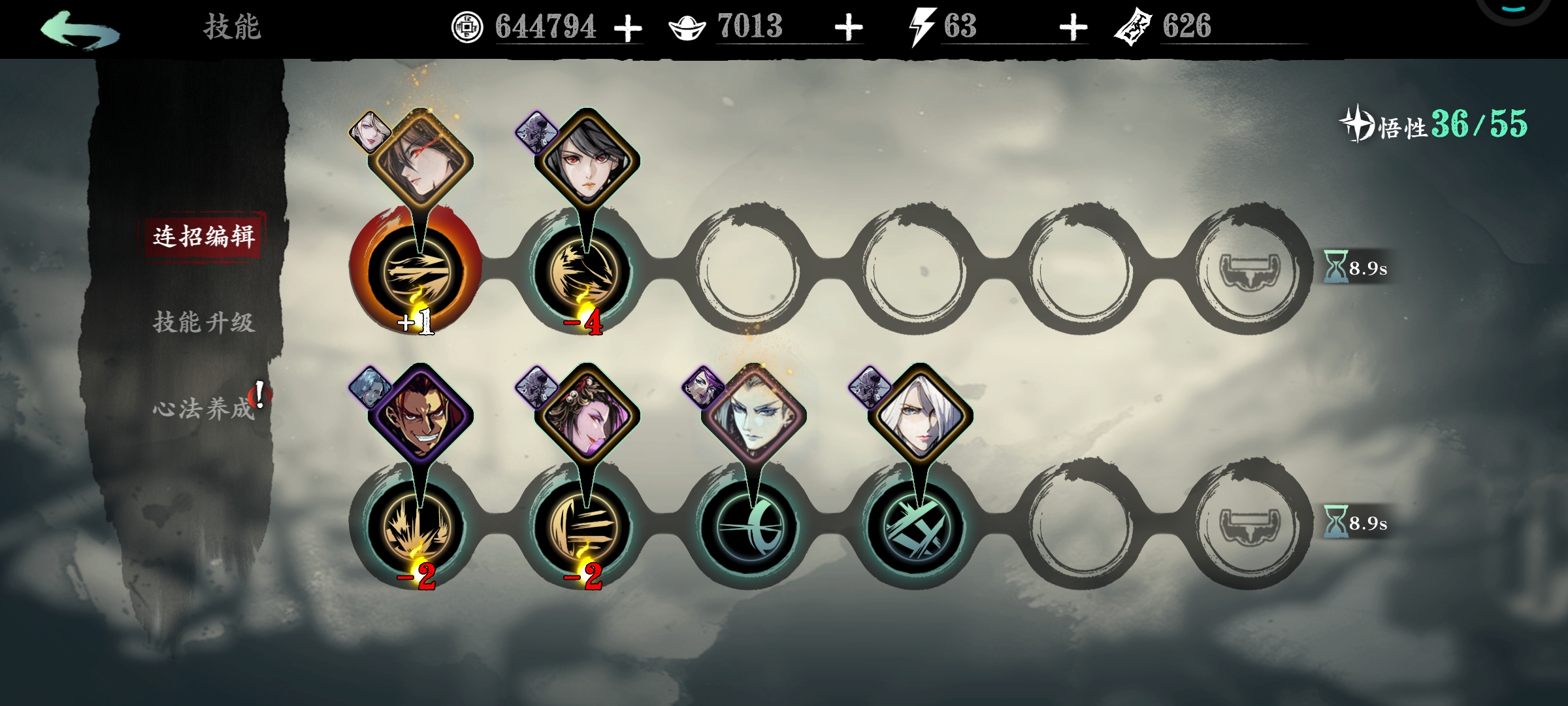The image size is (1568, 706).
Task: Select the pale blue-faced character portrait
Action: [753, 416]
